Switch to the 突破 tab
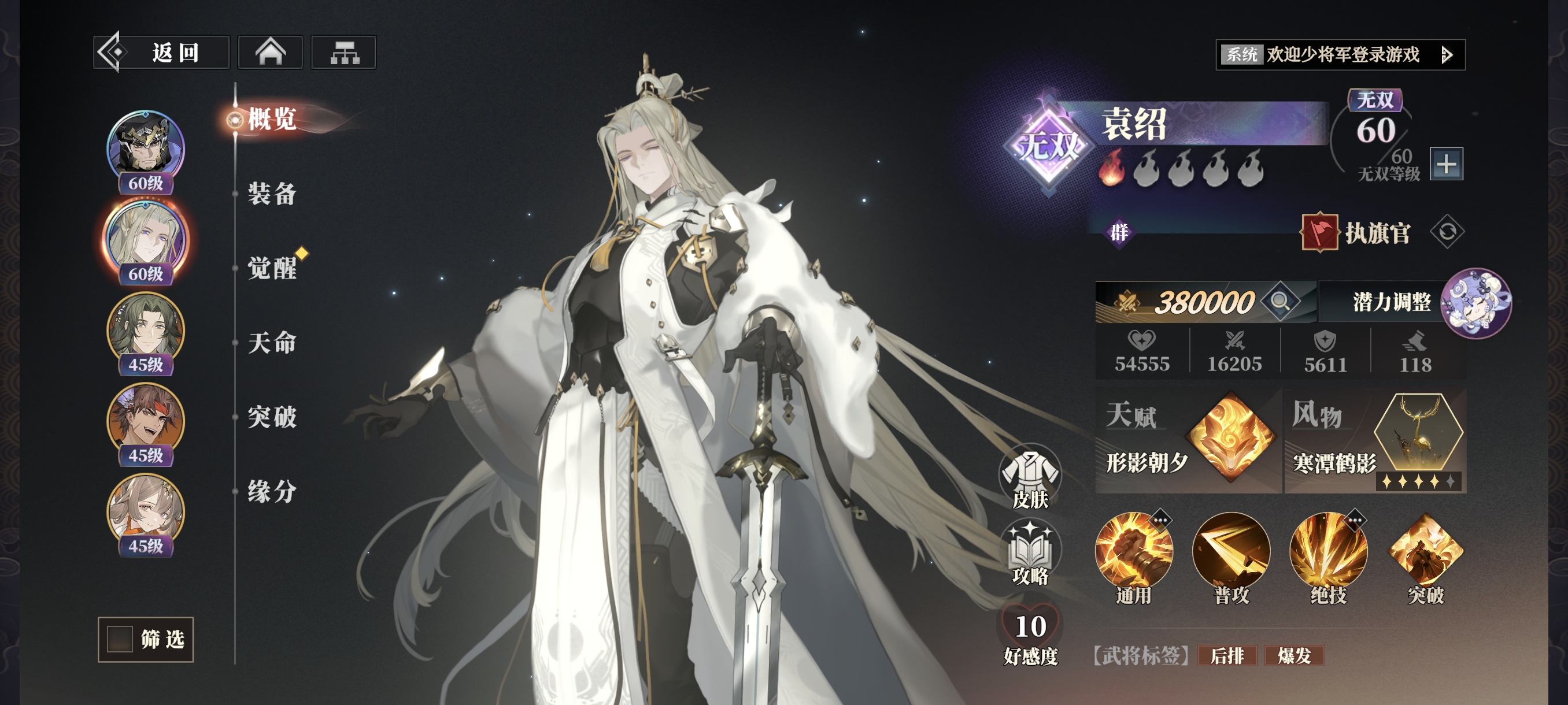The image size is (1568, 705). click(x=272, y=417)
